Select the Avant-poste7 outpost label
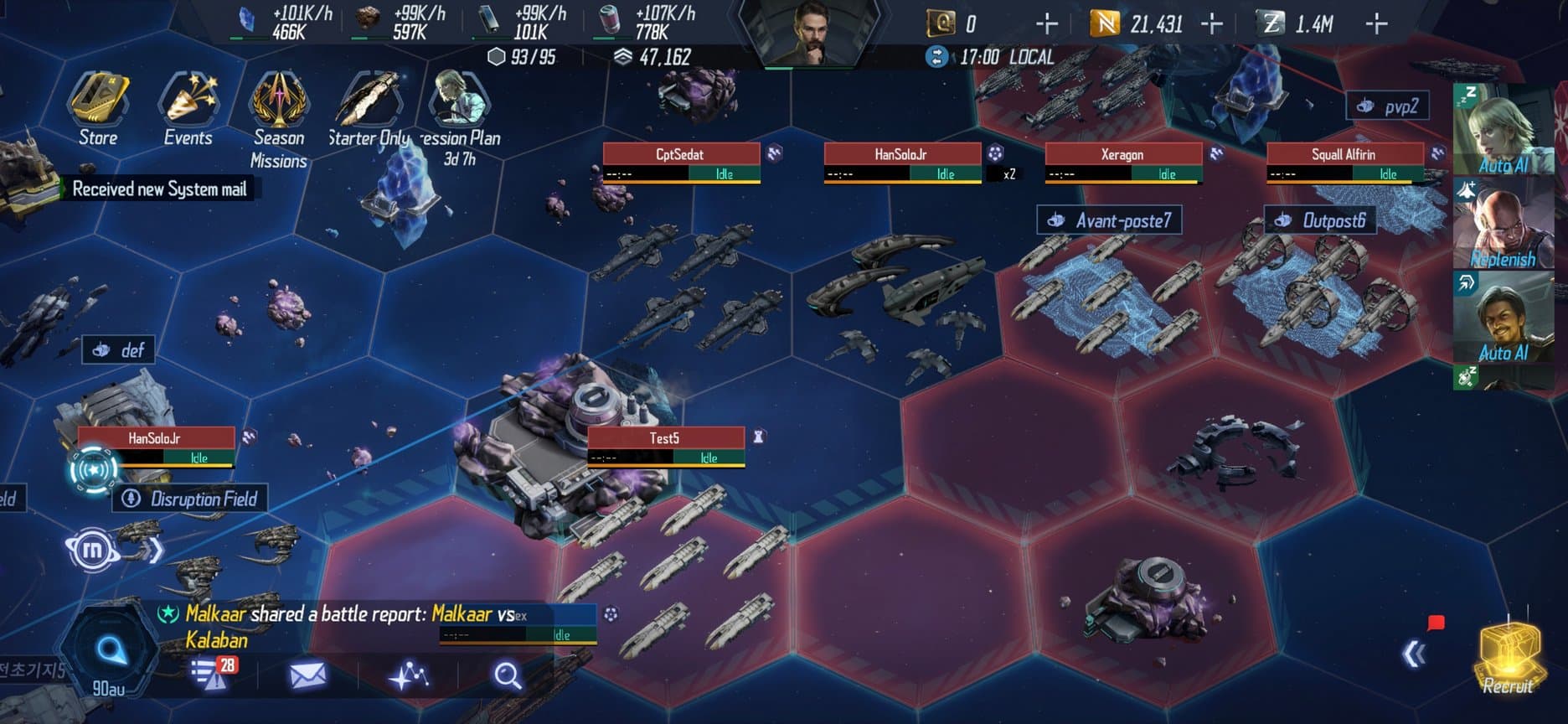Image resolution: width=1568 pixels, height=724 pixels. point(1110,220)
